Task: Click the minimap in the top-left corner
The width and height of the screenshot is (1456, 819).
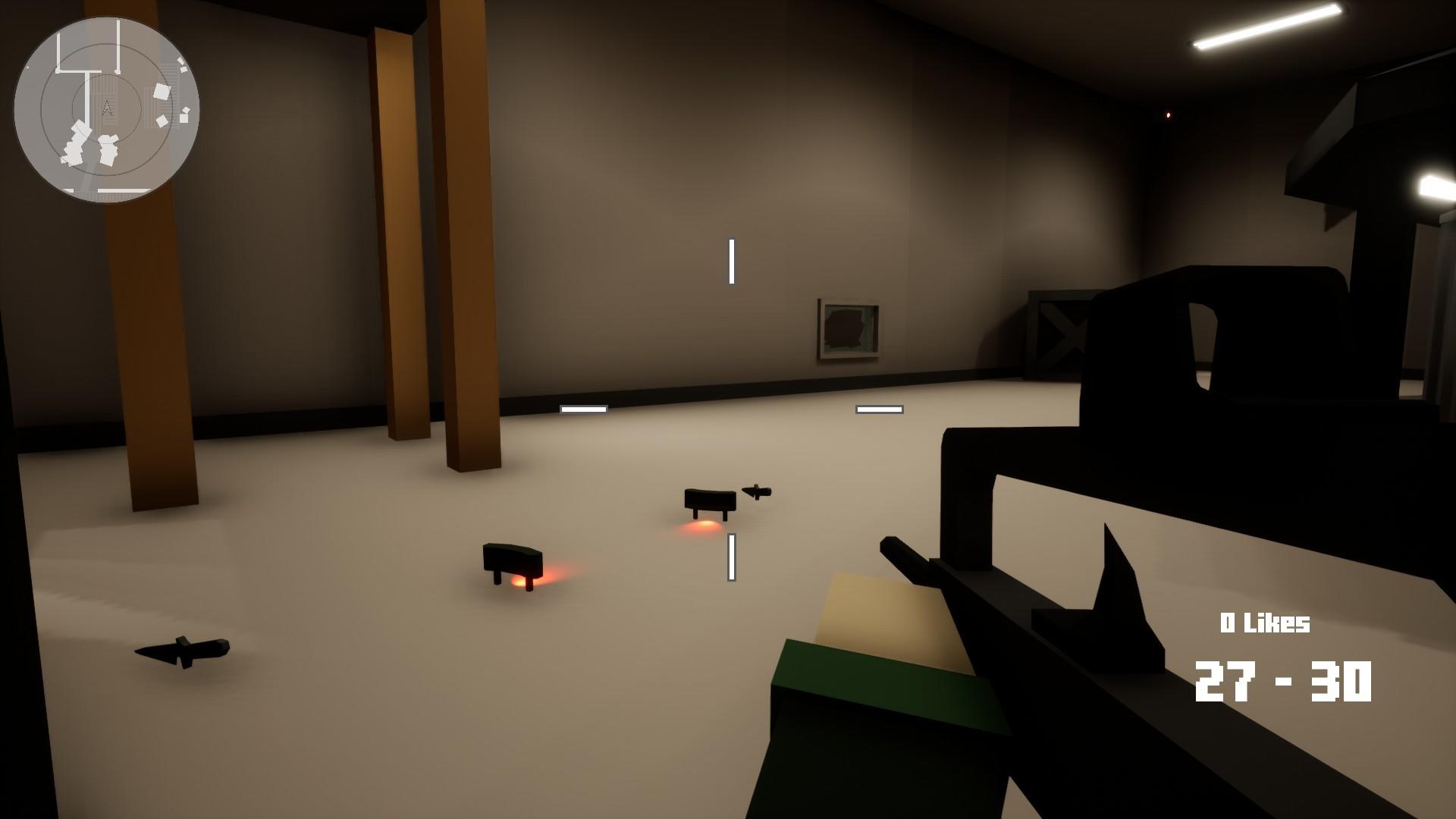Action: [106, 106]
